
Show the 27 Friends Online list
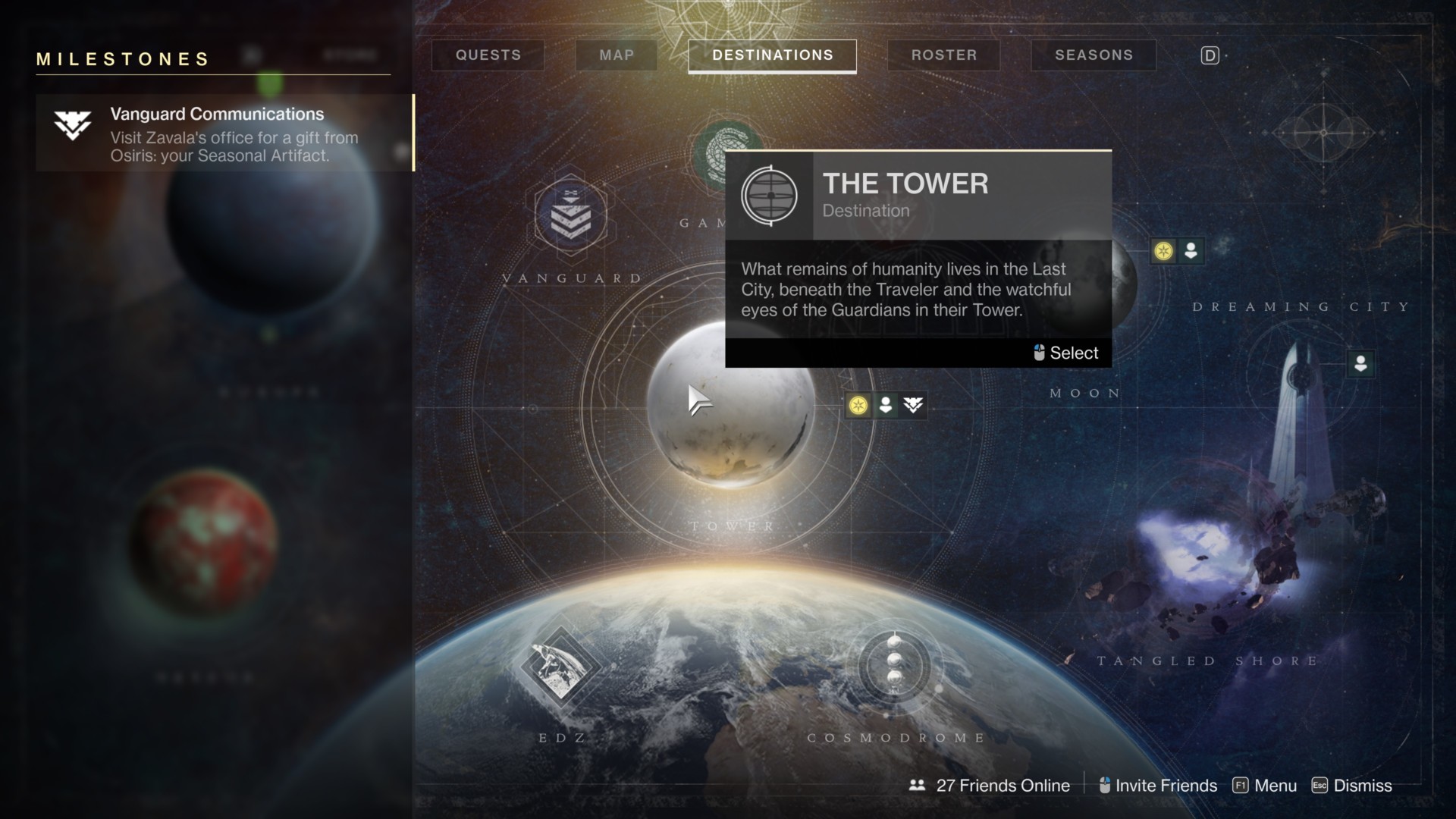990,786
